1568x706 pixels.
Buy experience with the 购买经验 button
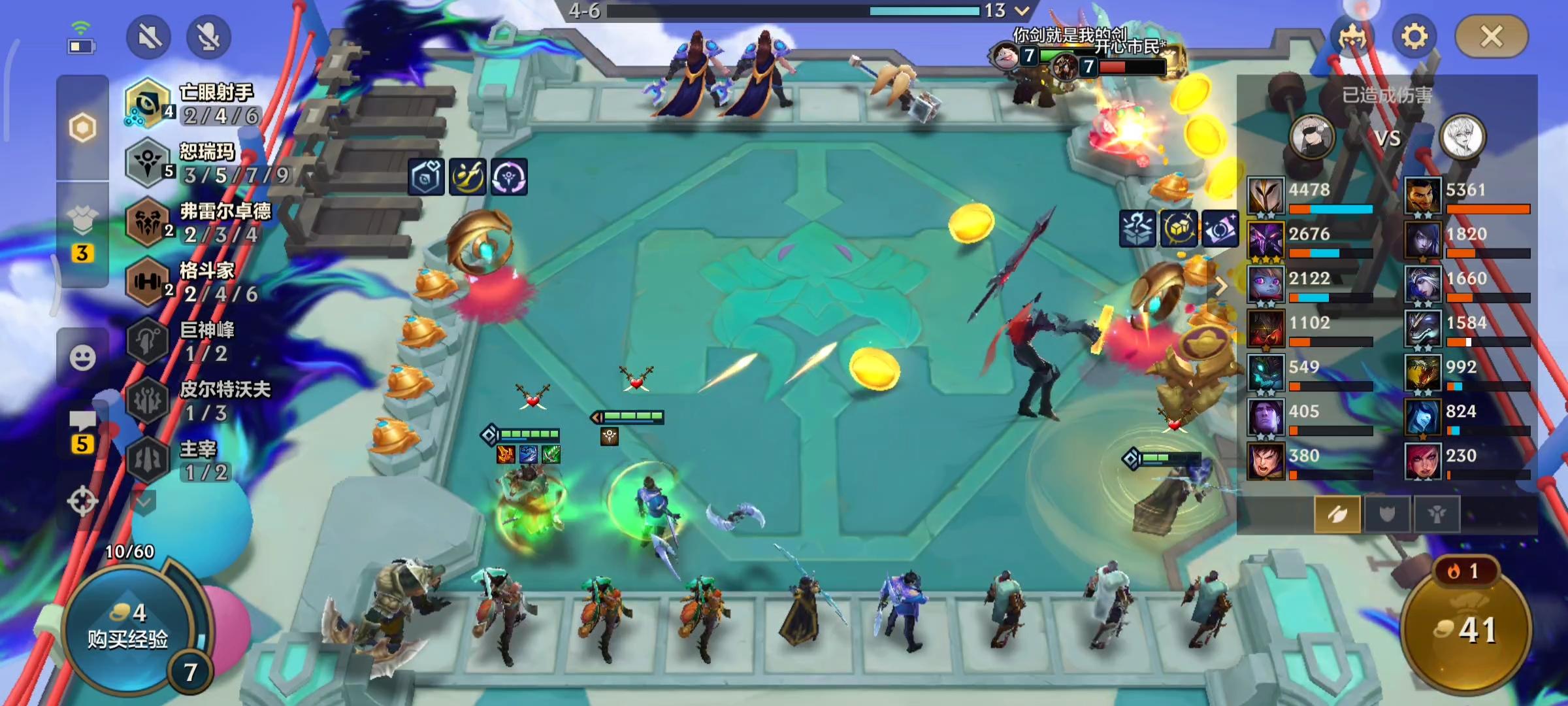[128, 629]
